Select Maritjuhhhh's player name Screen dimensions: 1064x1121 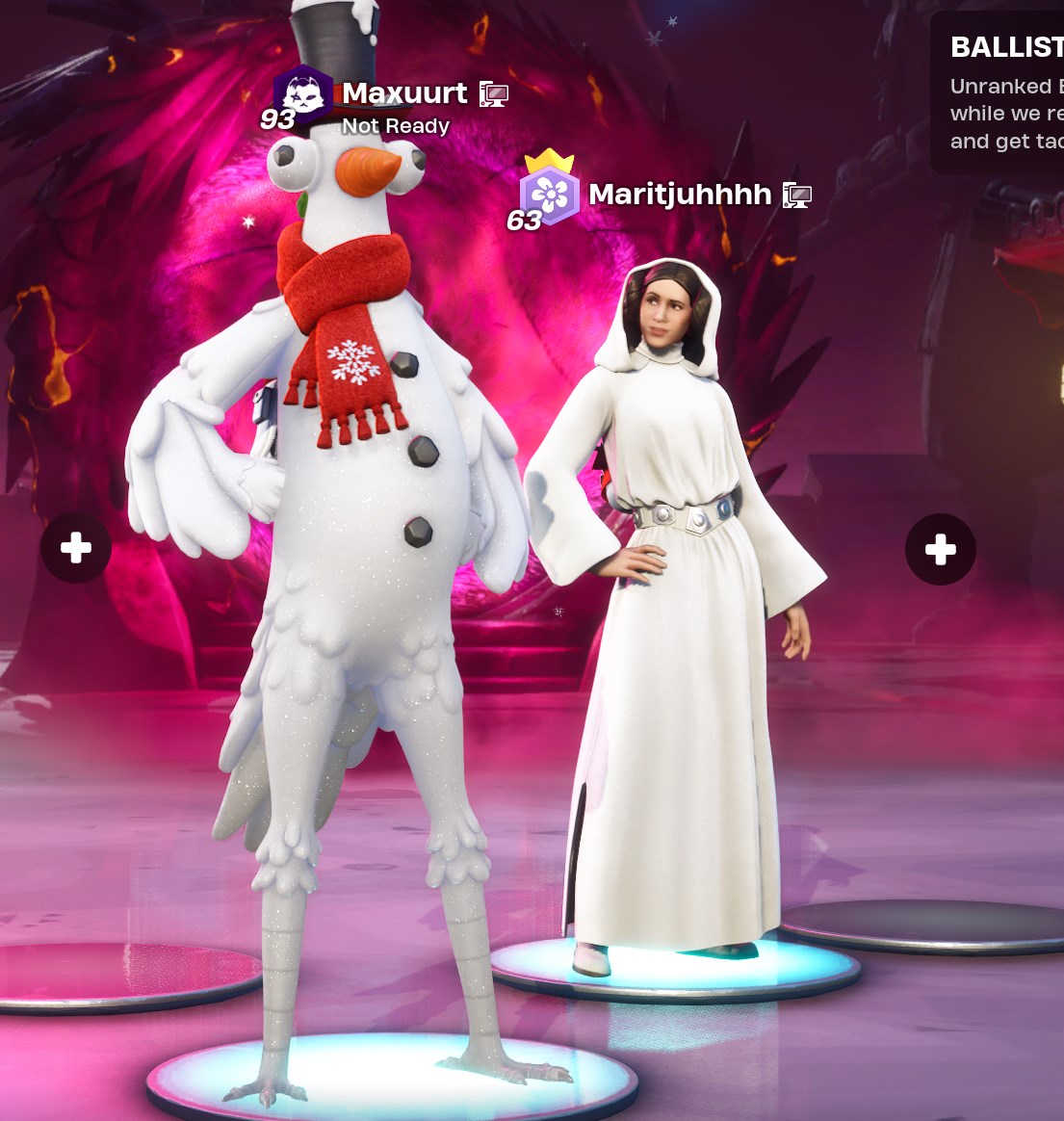point(680,195)
